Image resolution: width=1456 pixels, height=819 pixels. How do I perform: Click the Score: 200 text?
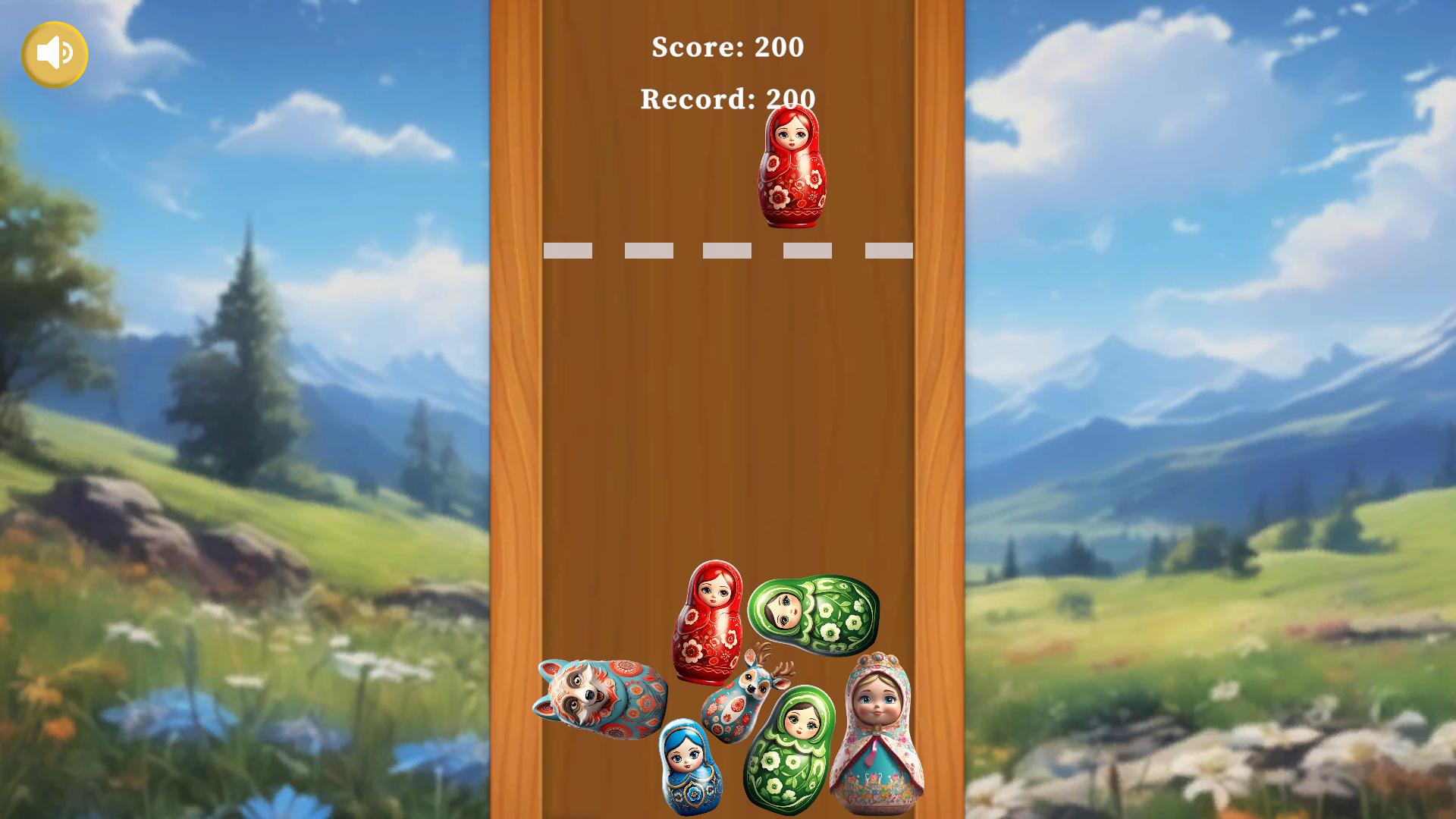727,48
